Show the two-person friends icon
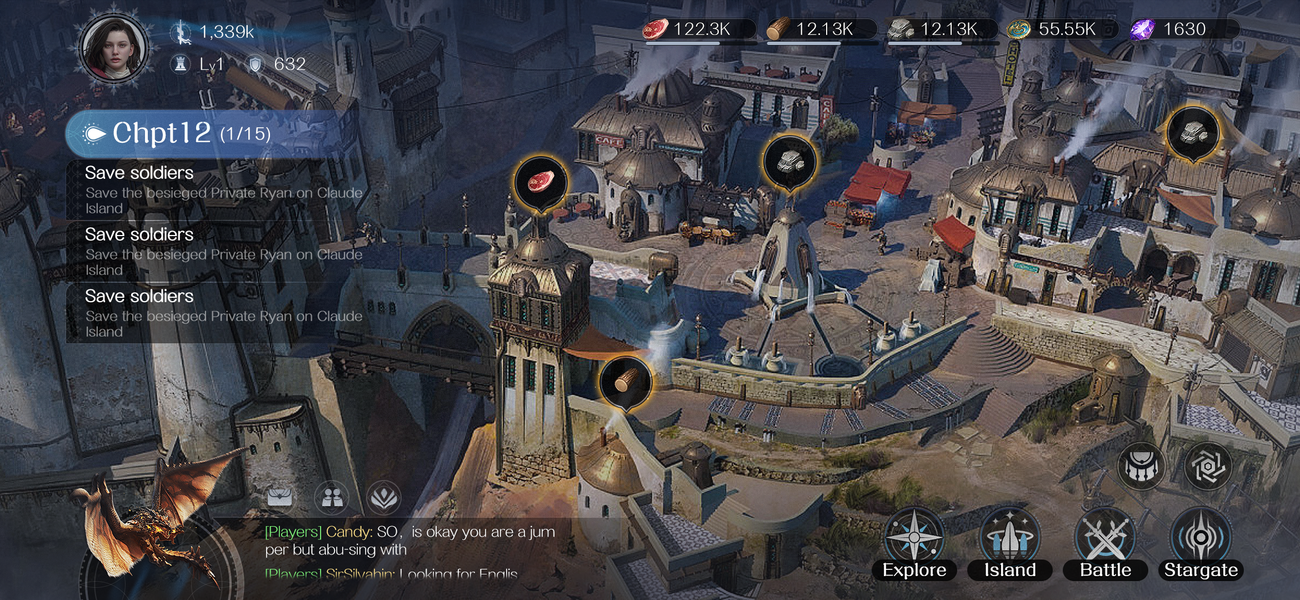This screenshot has width=1300, height=600. [331, 495]
